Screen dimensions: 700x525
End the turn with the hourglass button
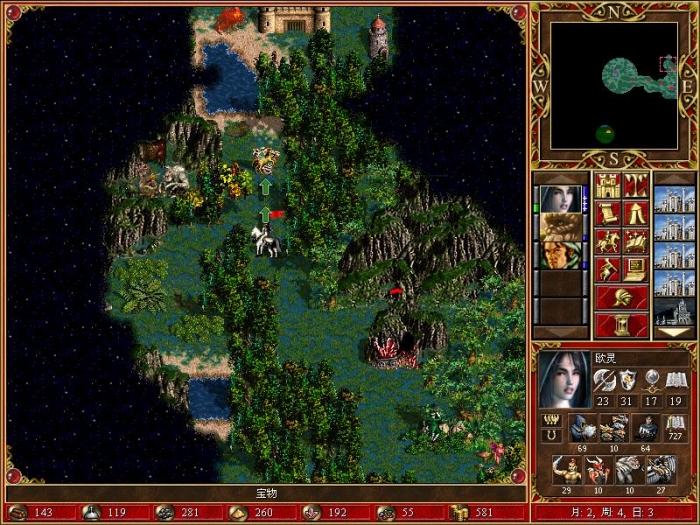(621, 325)
